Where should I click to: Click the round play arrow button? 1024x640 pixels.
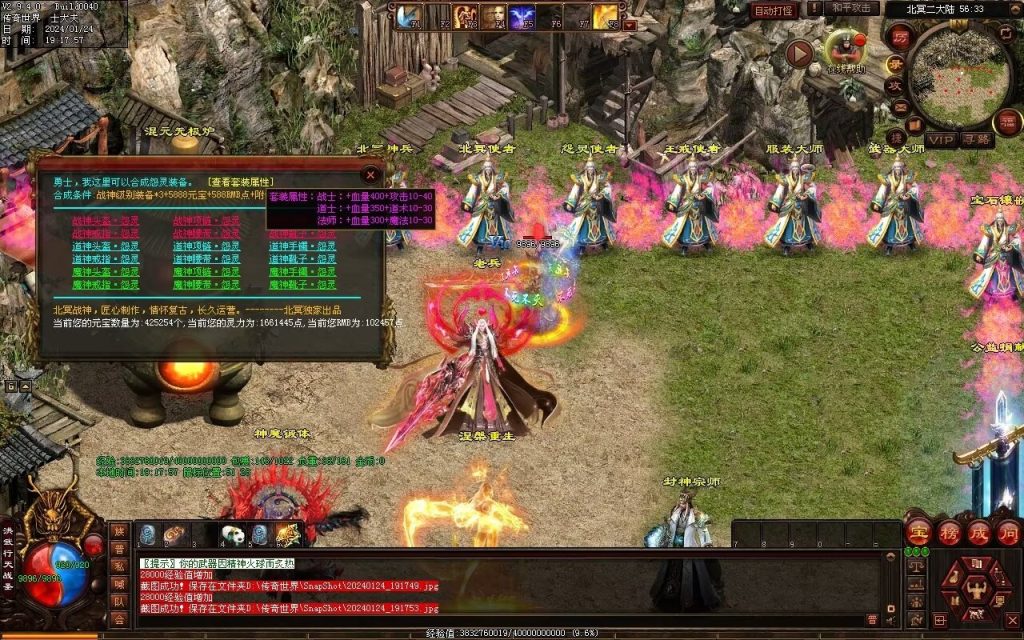[x=798, y=53]
